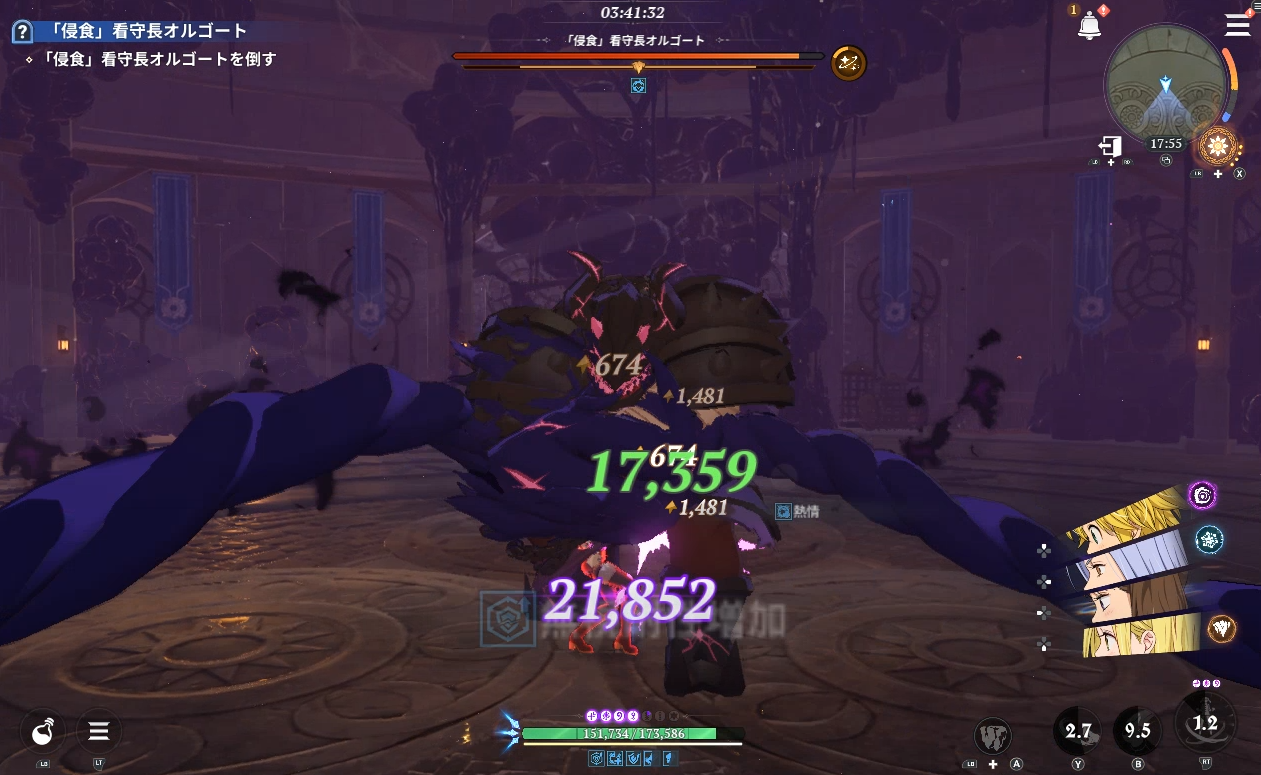Switch to the bottom blonde character portrait
The image size is (1261, 775).
[1140, 634]
